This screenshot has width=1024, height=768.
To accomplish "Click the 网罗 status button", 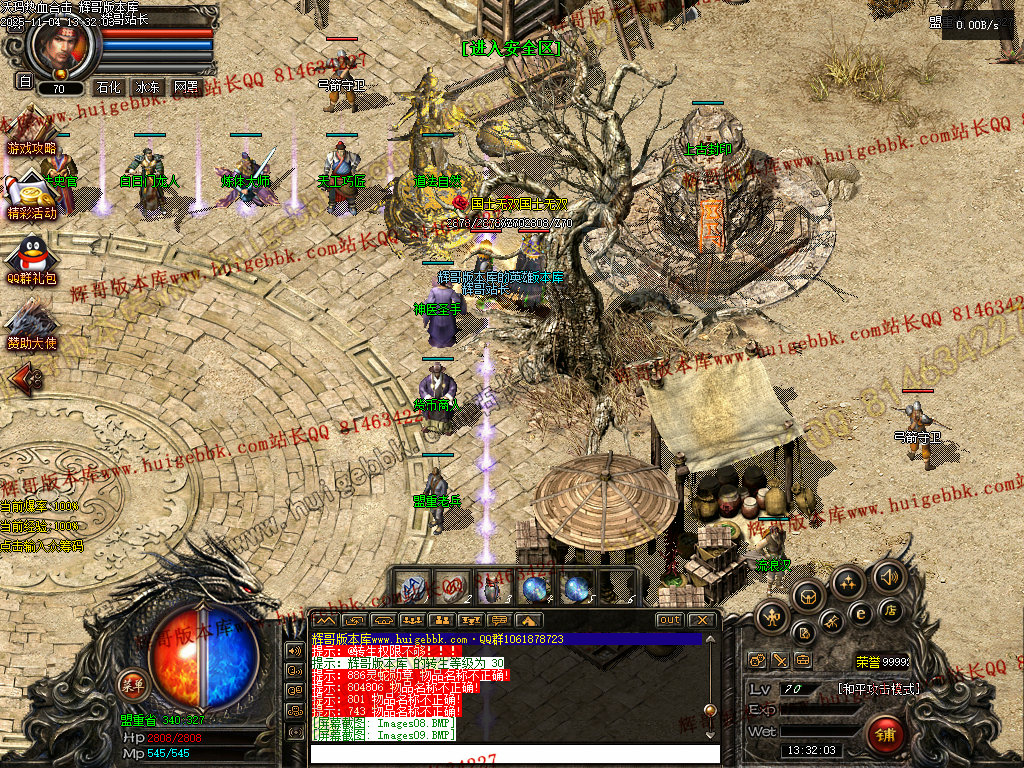I will [186, 87].
